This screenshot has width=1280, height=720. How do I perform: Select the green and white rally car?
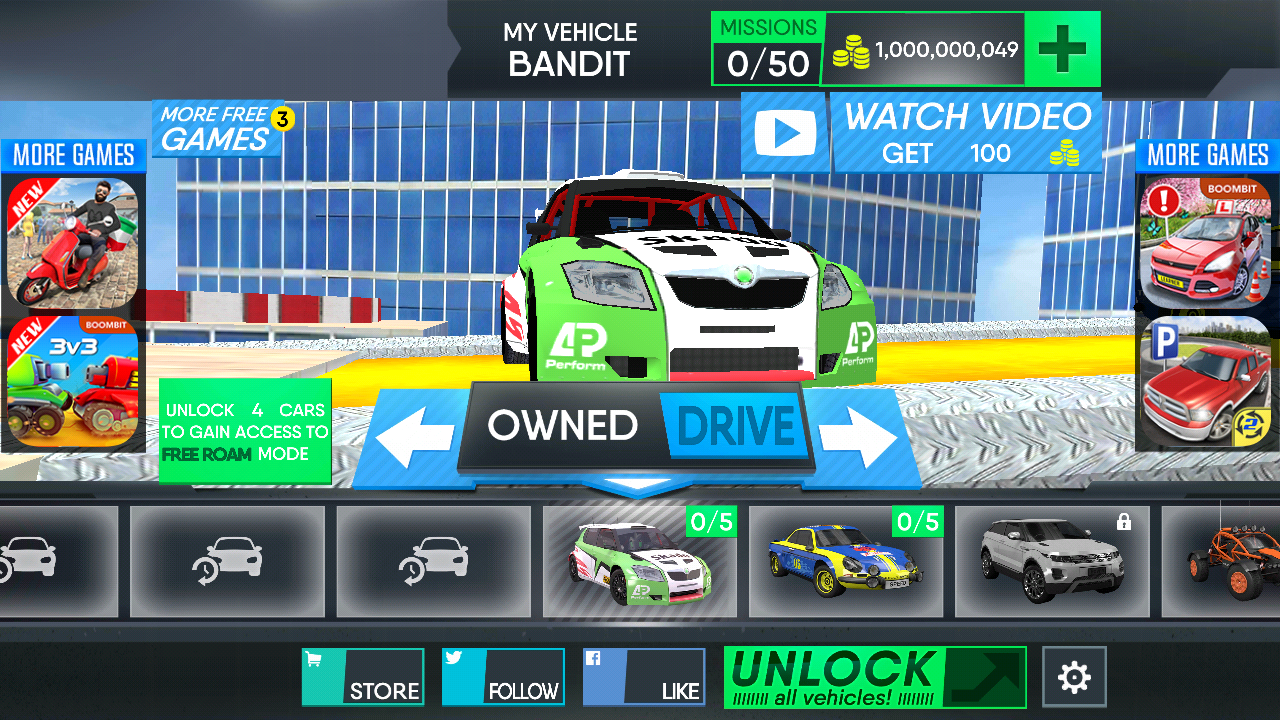coord(640,562)
